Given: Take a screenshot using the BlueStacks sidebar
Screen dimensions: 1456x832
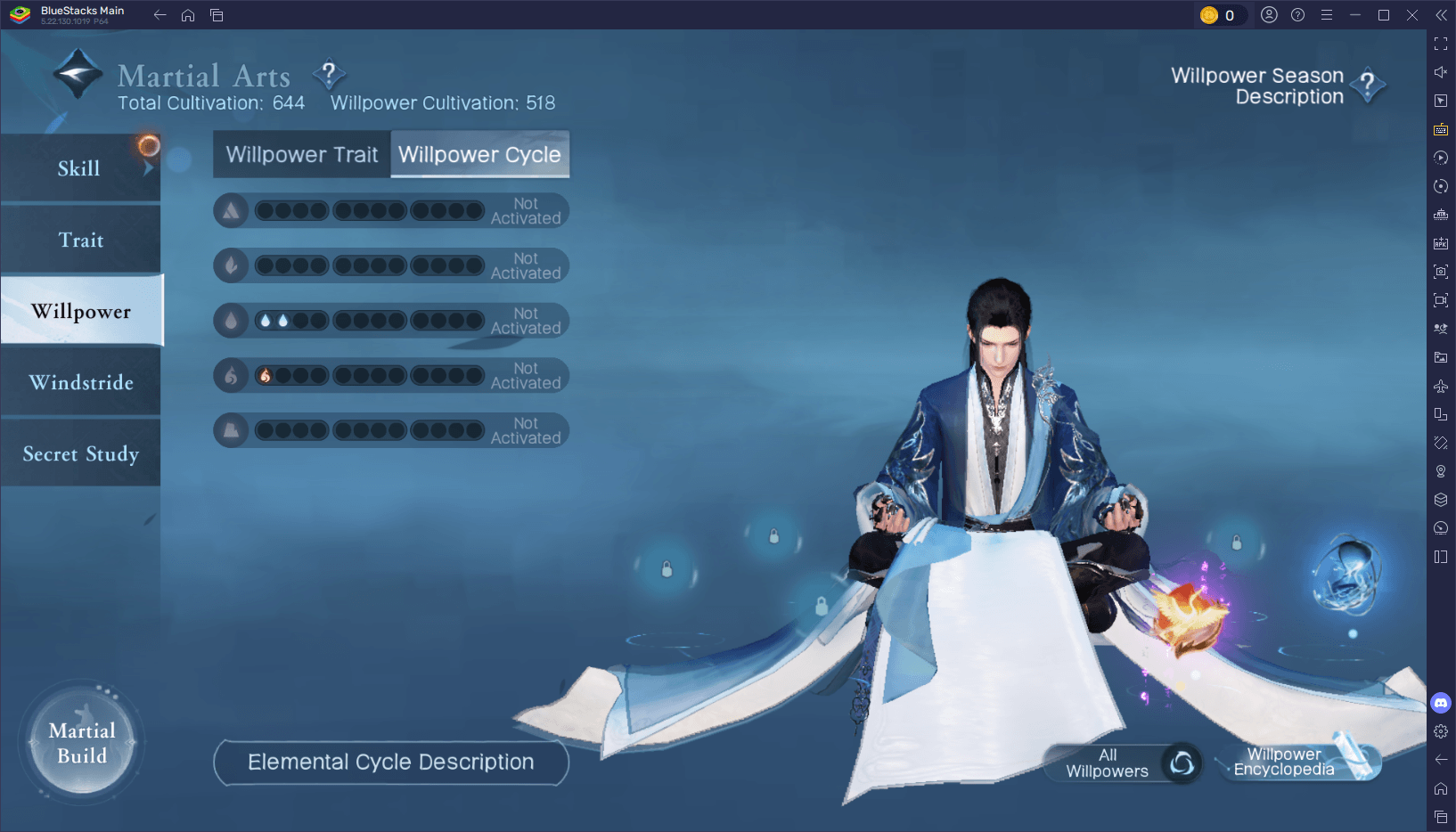Looking at the screenshot, I should click(x=1441, y=272).
